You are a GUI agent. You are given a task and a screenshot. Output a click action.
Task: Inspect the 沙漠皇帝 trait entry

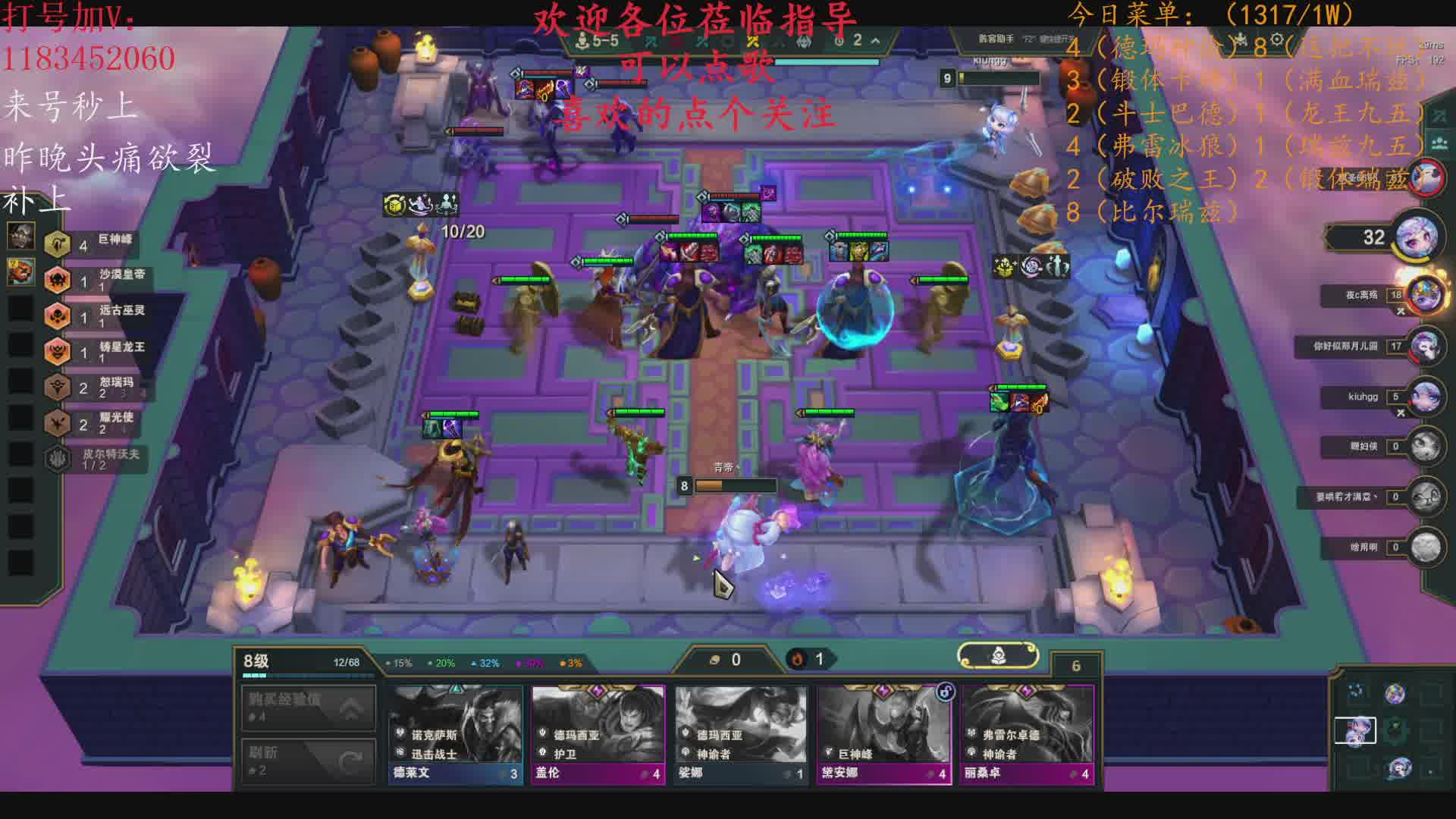point(99,279)
